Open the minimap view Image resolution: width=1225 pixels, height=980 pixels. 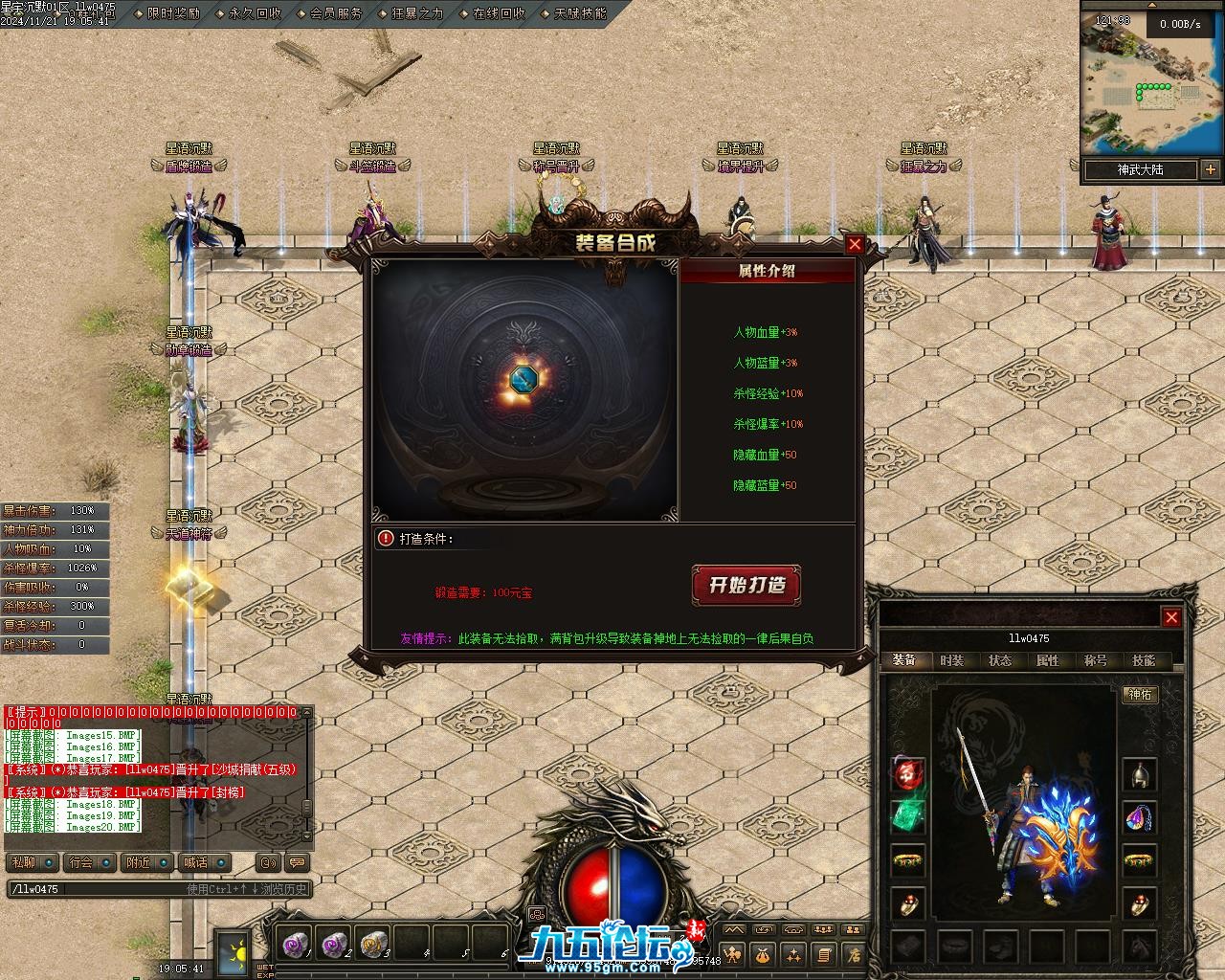(x=1152, y=86)
